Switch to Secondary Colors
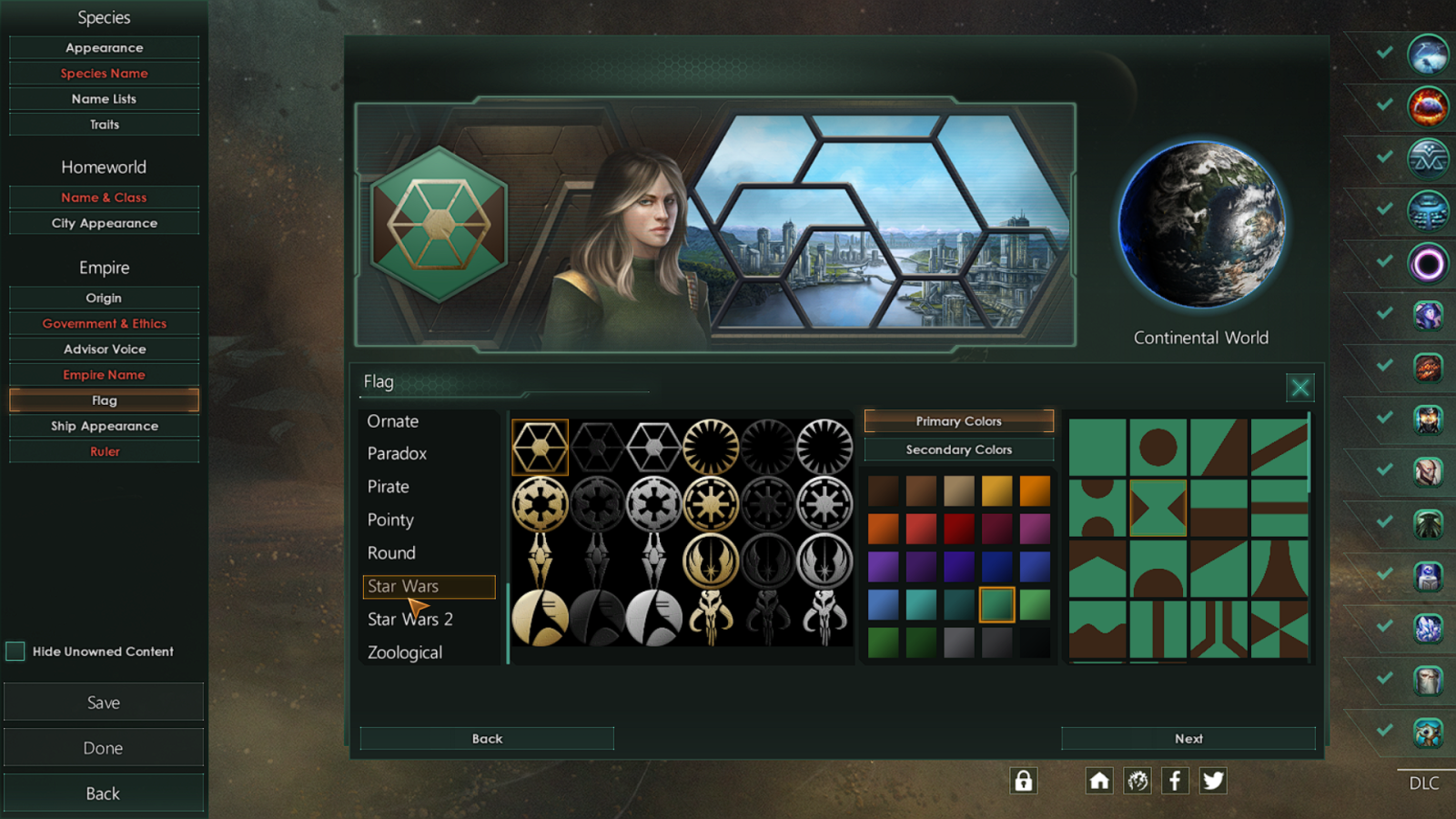 pyautogui.click(x=958, y=450)
